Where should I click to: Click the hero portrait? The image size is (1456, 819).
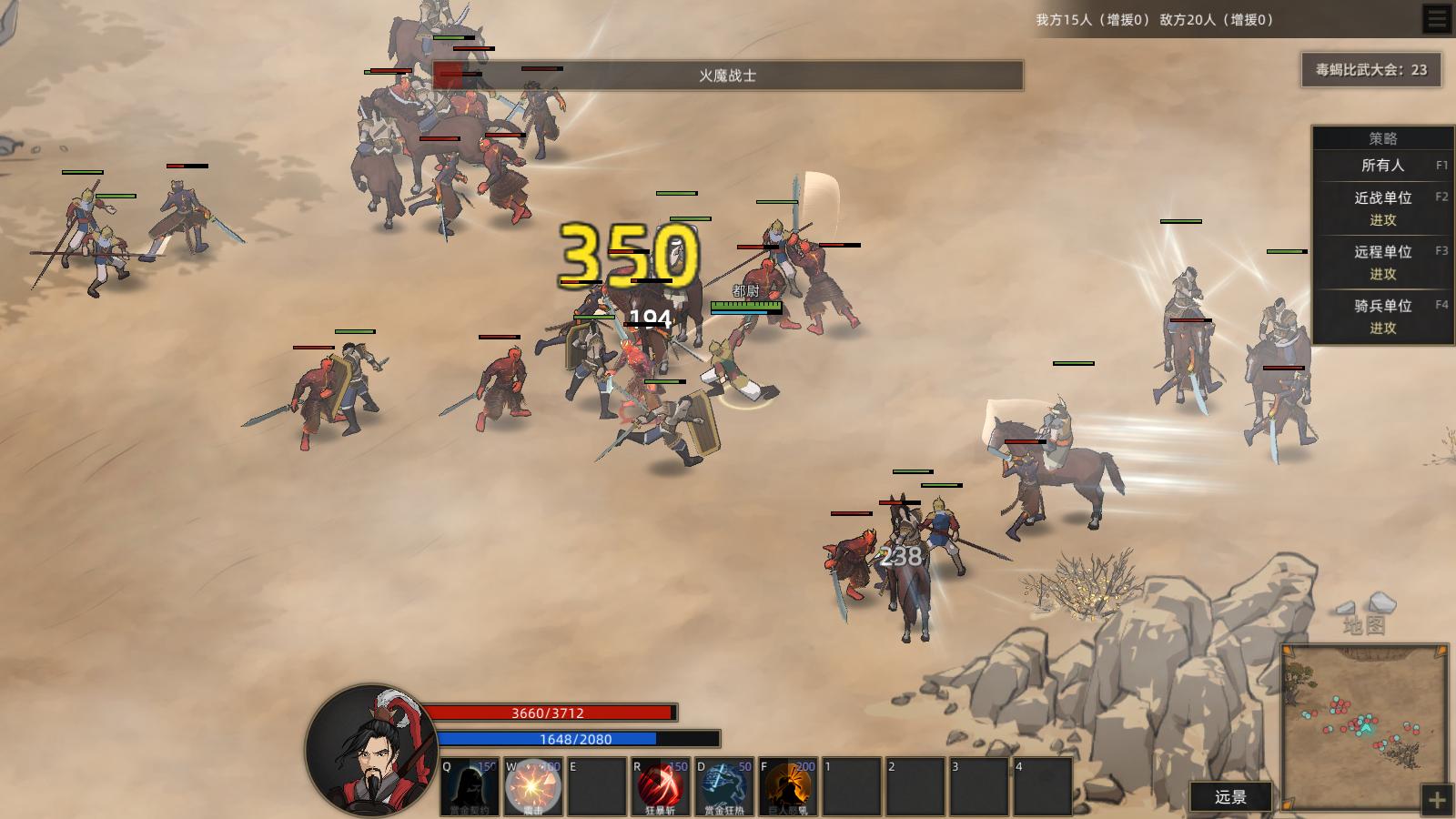(x=371, y=752)
